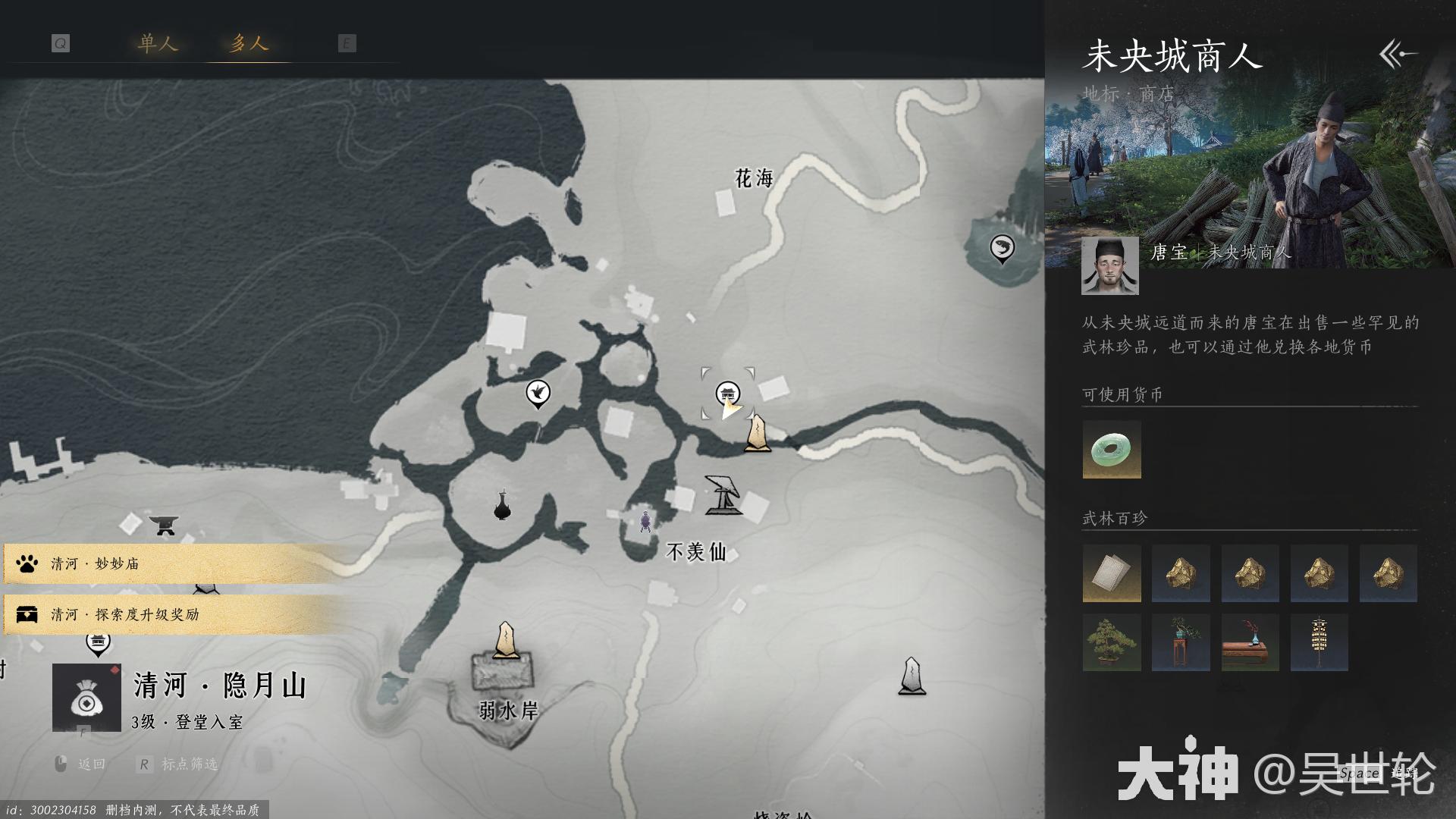Pick the potted plant on stand item
The width and height of the screenshot is (1456, 819).
[x=1181, y=643]
